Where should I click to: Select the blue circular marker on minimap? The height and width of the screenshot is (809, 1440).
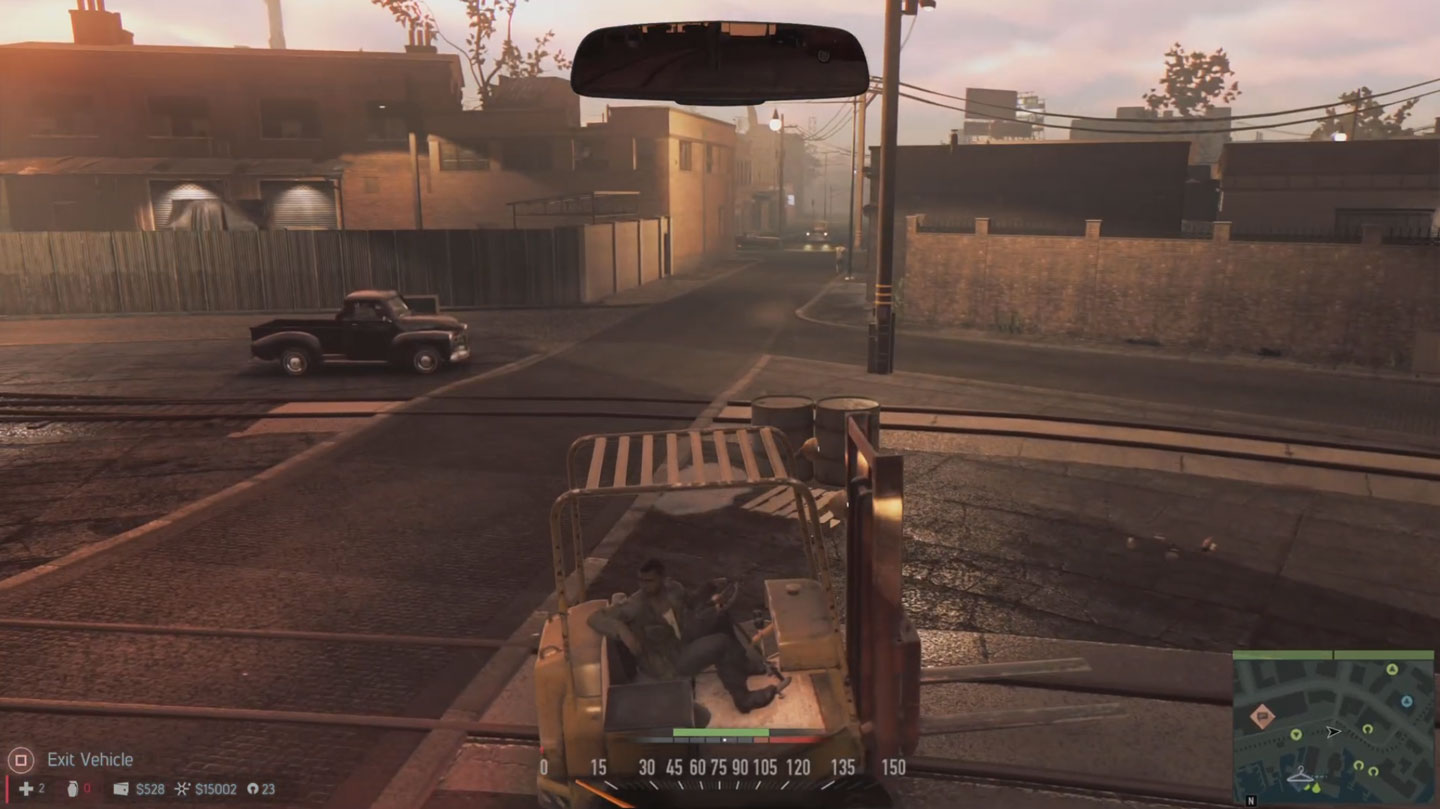(1406, 701)
